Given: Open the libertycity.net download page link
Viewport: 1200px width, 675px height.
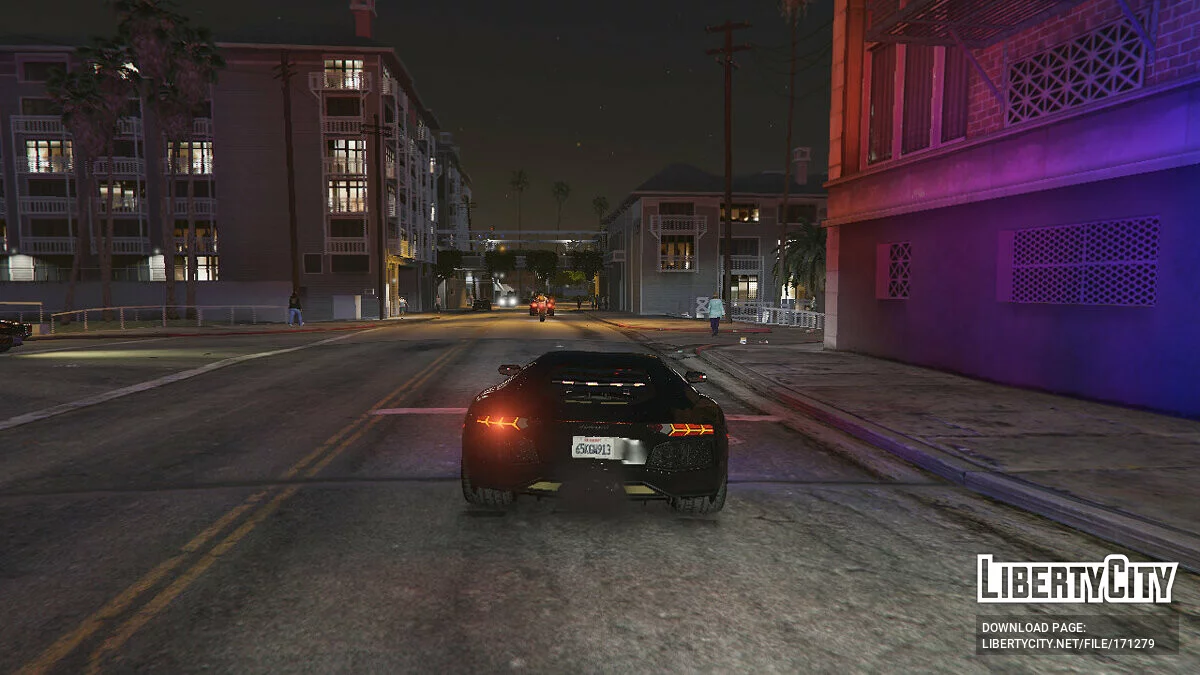Looking at the screenshot, I should pyautogui.click(x=1068, y=644).
